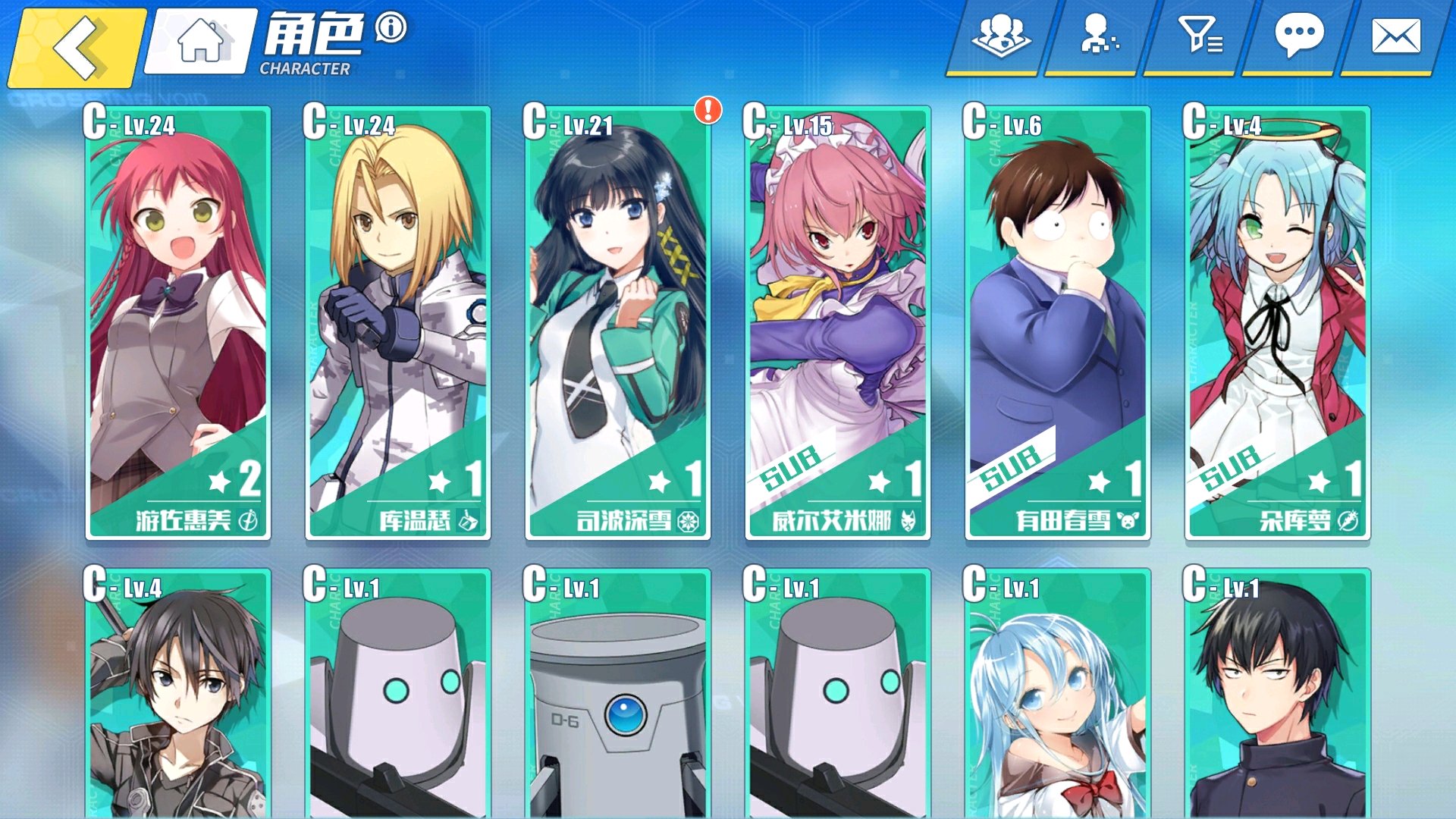Open the single character sort icon
Image resolution: width=1456 pixels, height=819 pixels.
click(1097, 36)
